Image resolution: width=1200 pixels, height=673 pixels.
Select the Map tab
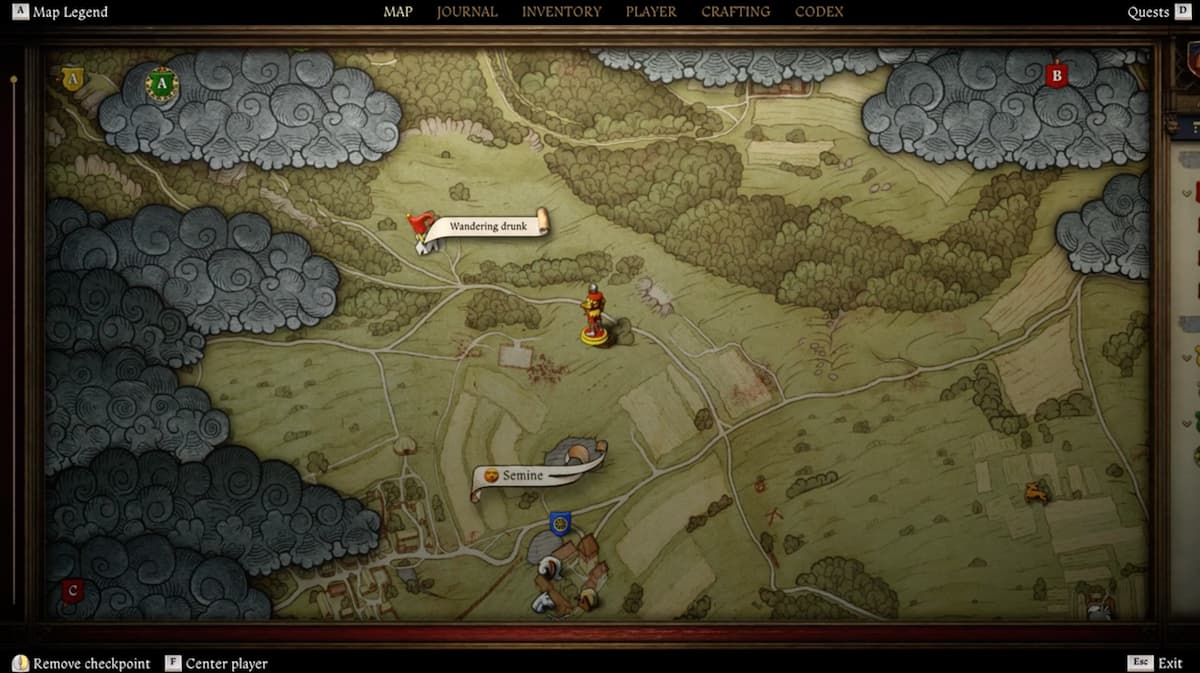coord(398,12)
